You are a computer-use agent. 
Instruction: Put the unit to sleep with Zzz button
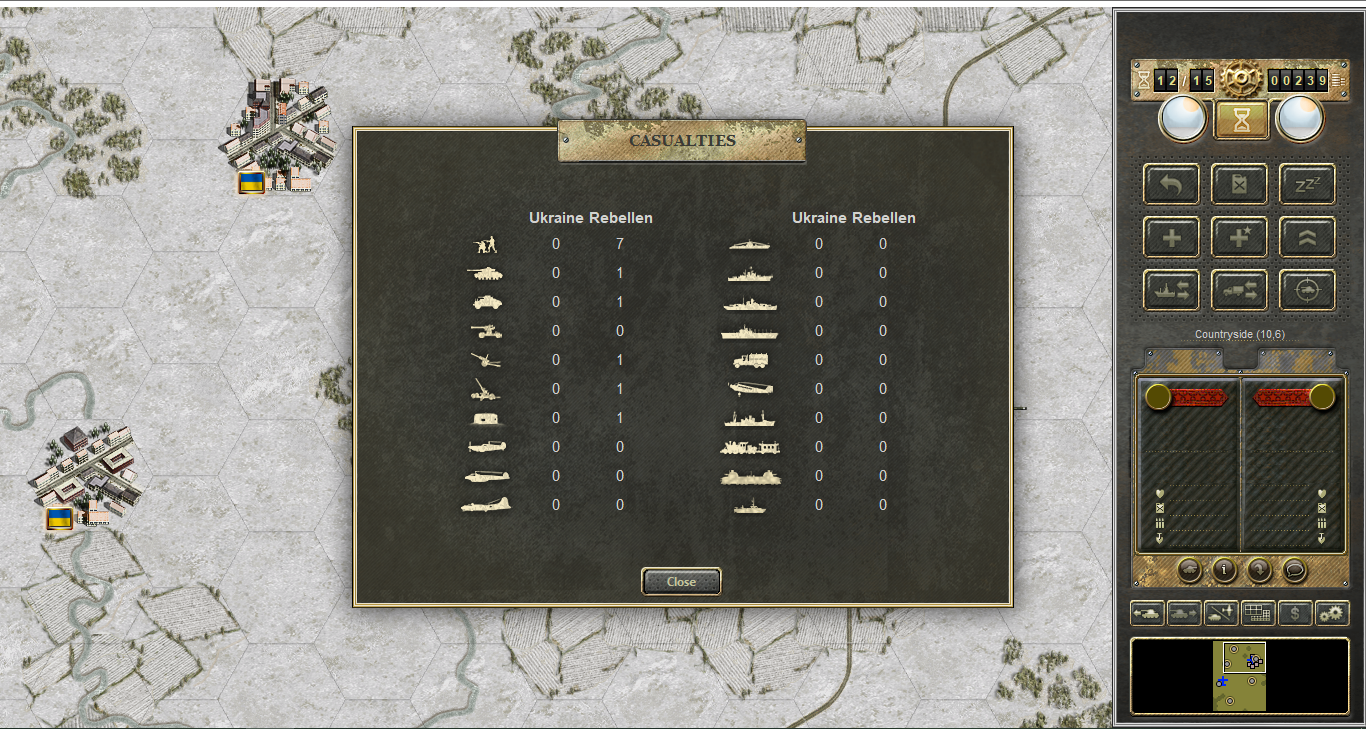pyautogui.click(x=1308, y=184)
